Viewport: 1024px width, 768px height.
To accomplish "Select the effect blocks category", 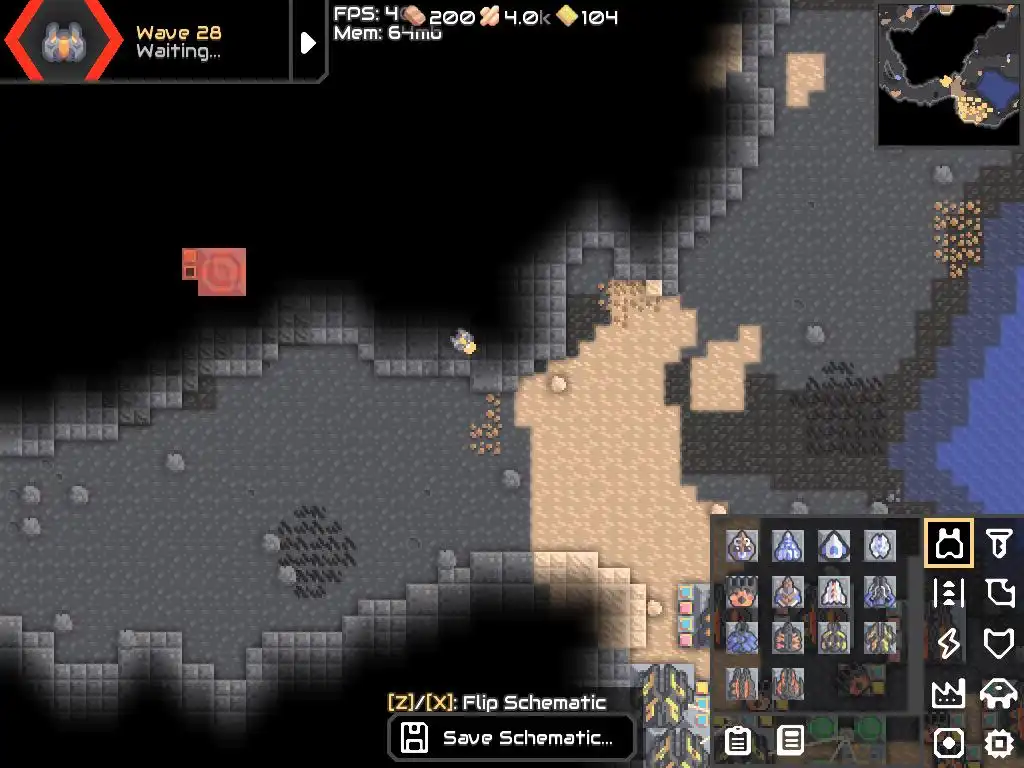I will (948, 743).
